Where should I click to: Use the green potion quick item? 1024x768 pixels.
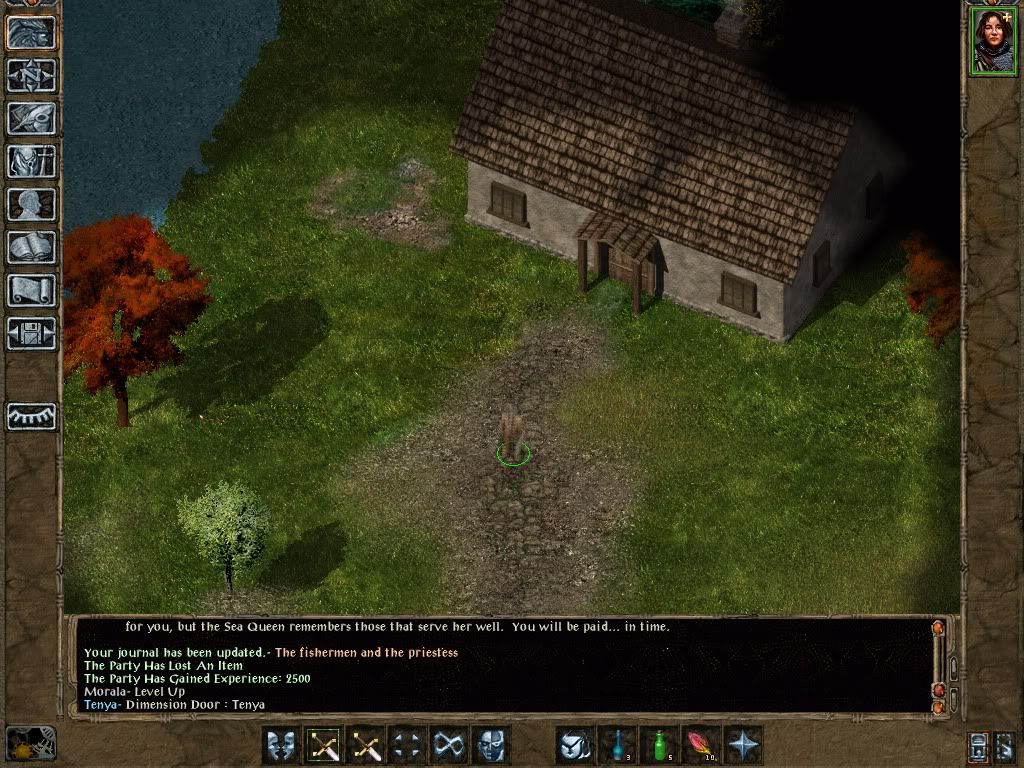pos(660,745)
